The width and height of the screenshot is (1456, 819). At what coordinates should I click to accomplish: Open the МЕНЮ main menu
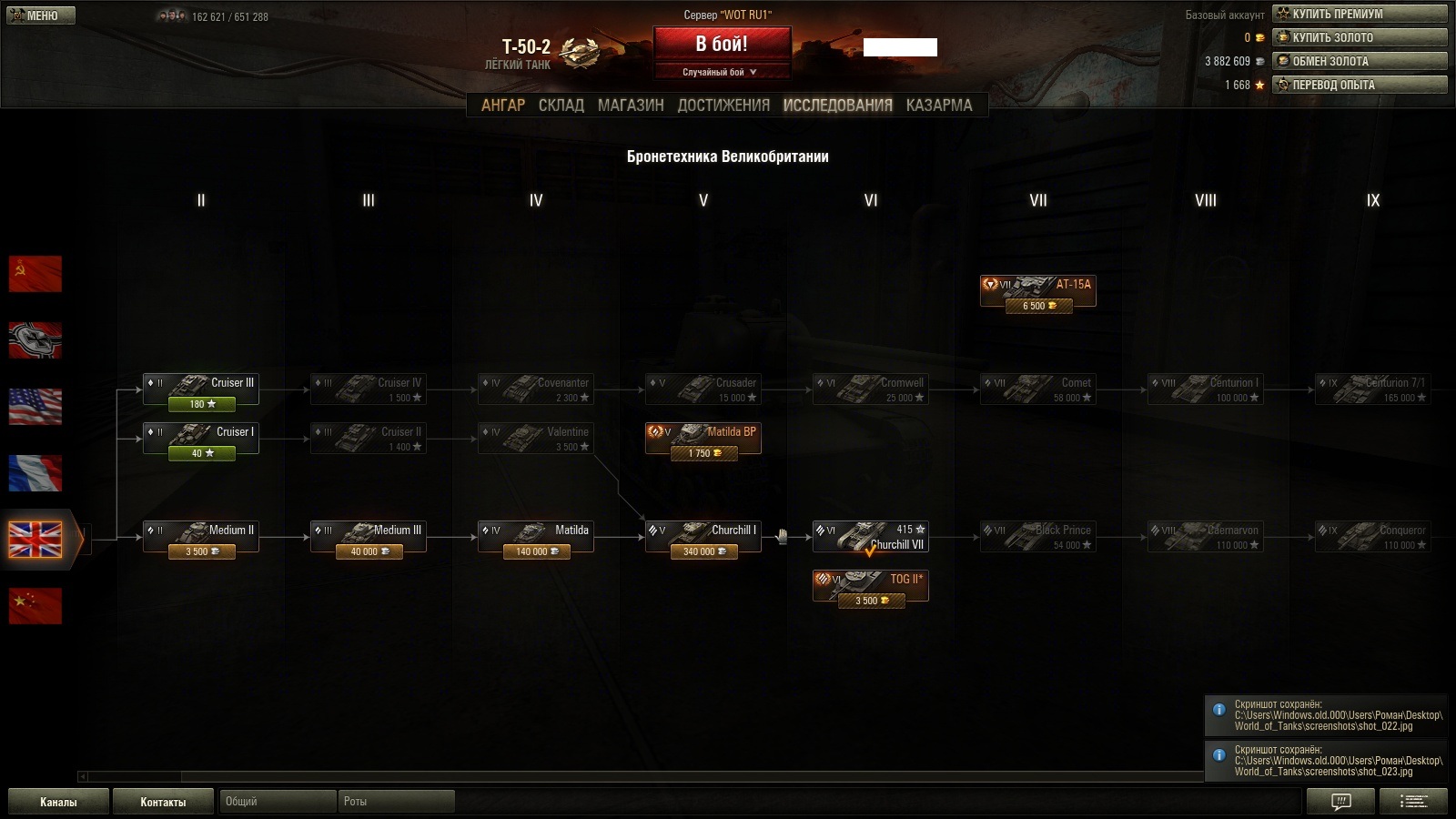pos(41,15)
